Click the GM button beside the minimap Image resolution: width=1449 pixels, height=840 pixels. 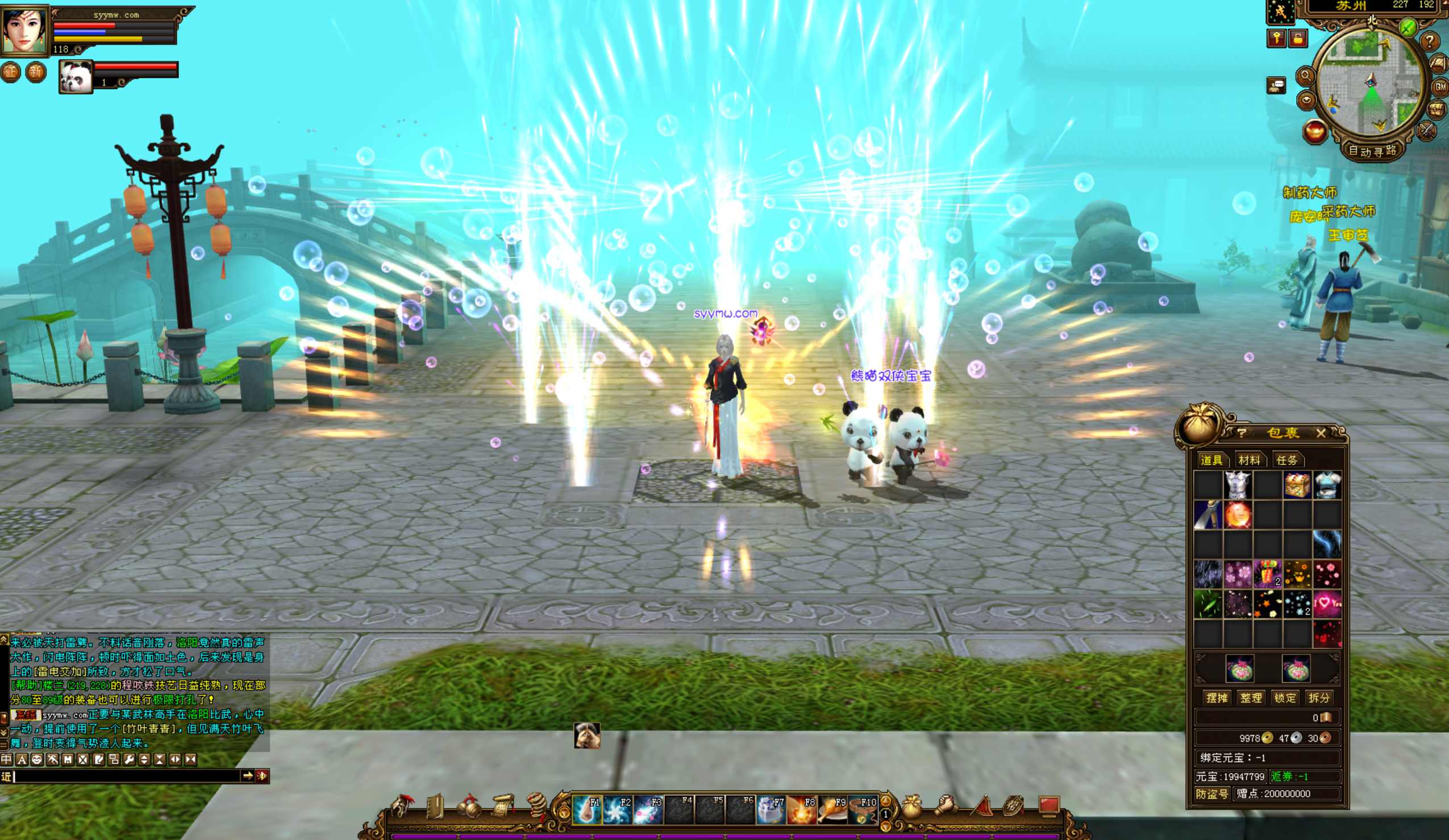1440,87
